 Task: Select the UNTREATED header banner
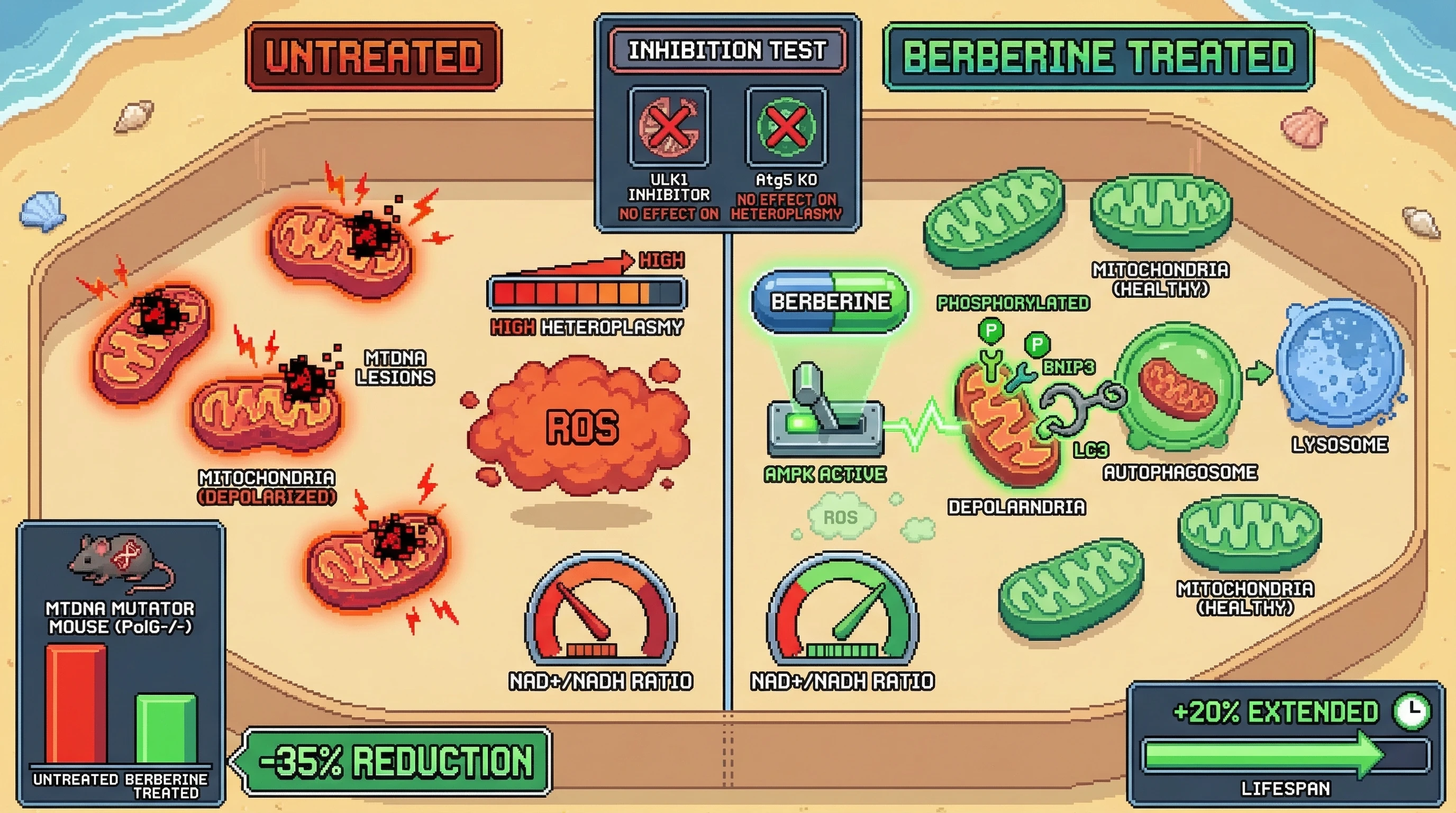tap(374, 57)
